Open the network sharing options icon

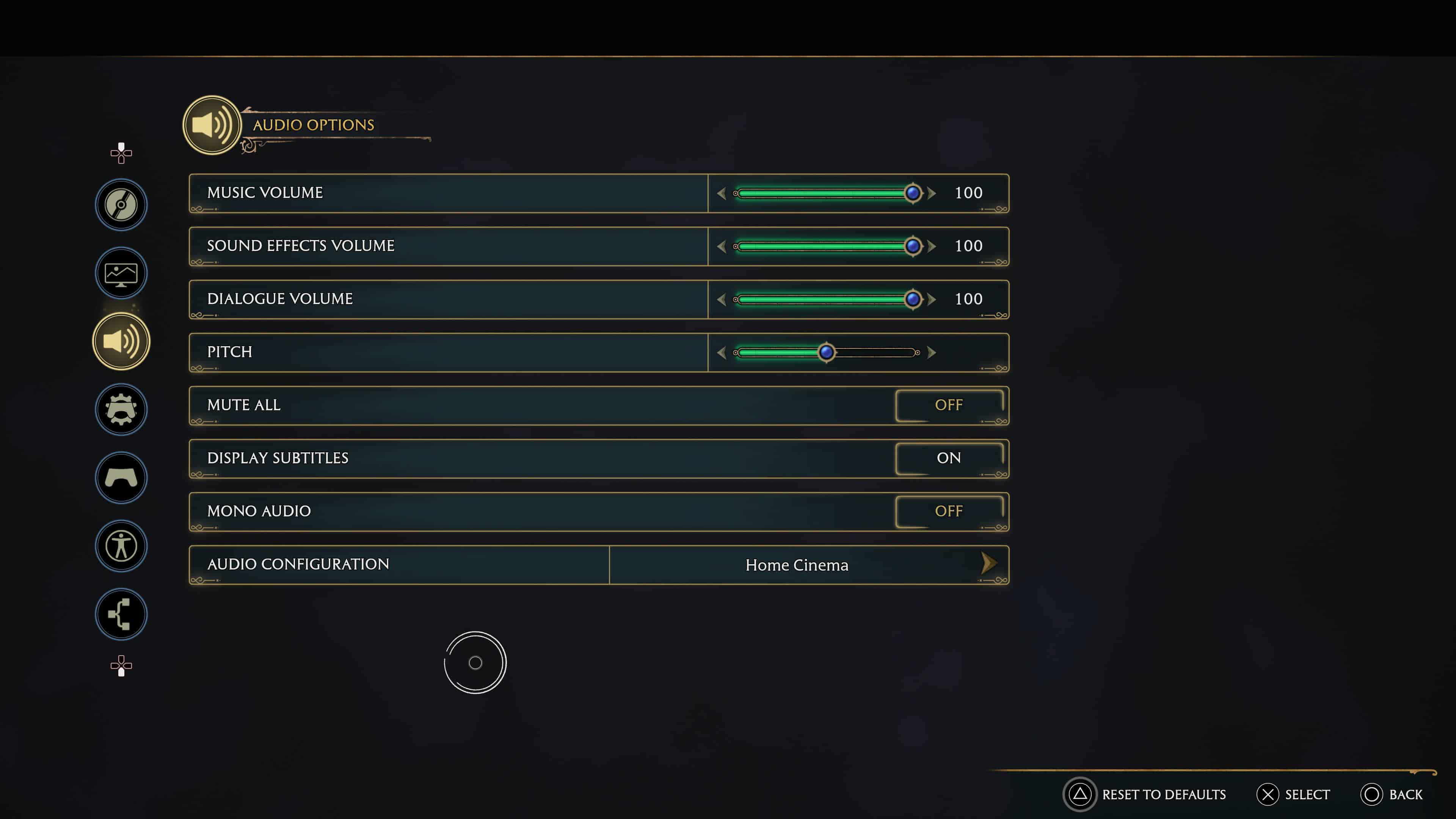tap(121, 614)
